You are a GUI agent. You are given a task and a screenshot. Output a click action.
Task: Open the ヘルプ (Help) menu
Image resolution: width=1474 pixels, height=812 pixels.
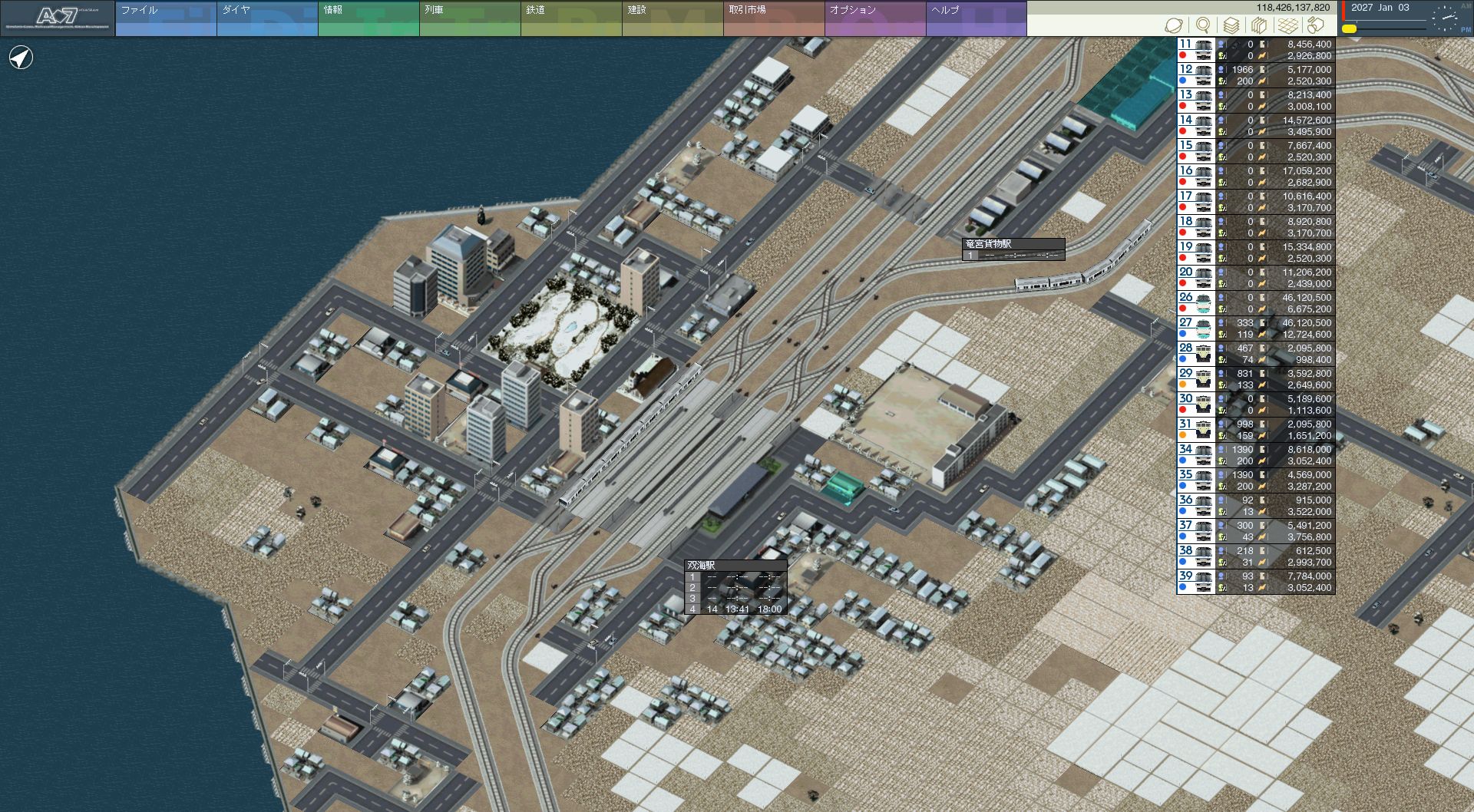click(976, 18)
